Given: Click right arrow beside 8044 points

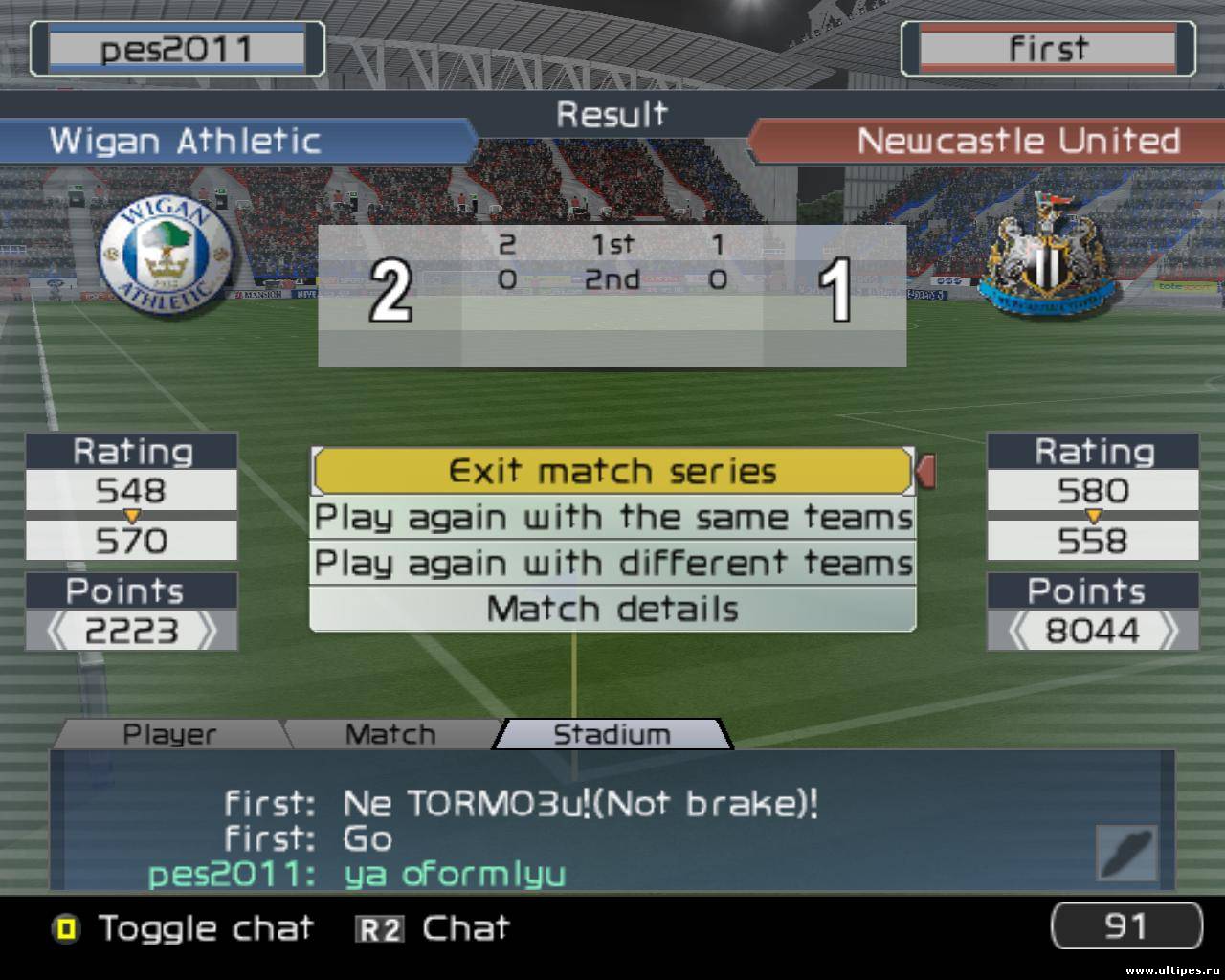Looking at the screenshot, I should tap(1169, 632).
